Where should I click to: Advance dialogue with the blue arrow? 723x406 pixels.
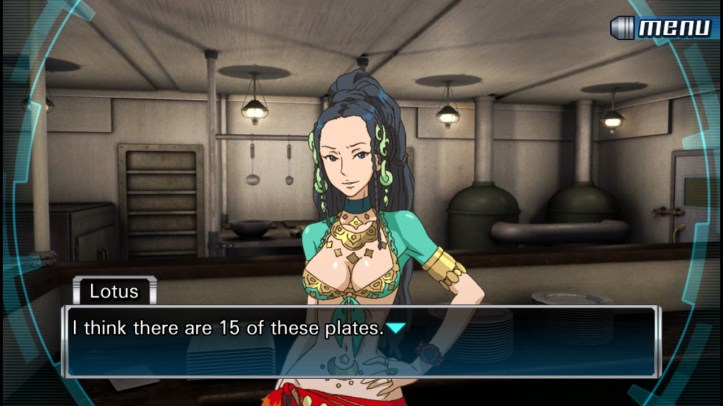coord(397,327)
